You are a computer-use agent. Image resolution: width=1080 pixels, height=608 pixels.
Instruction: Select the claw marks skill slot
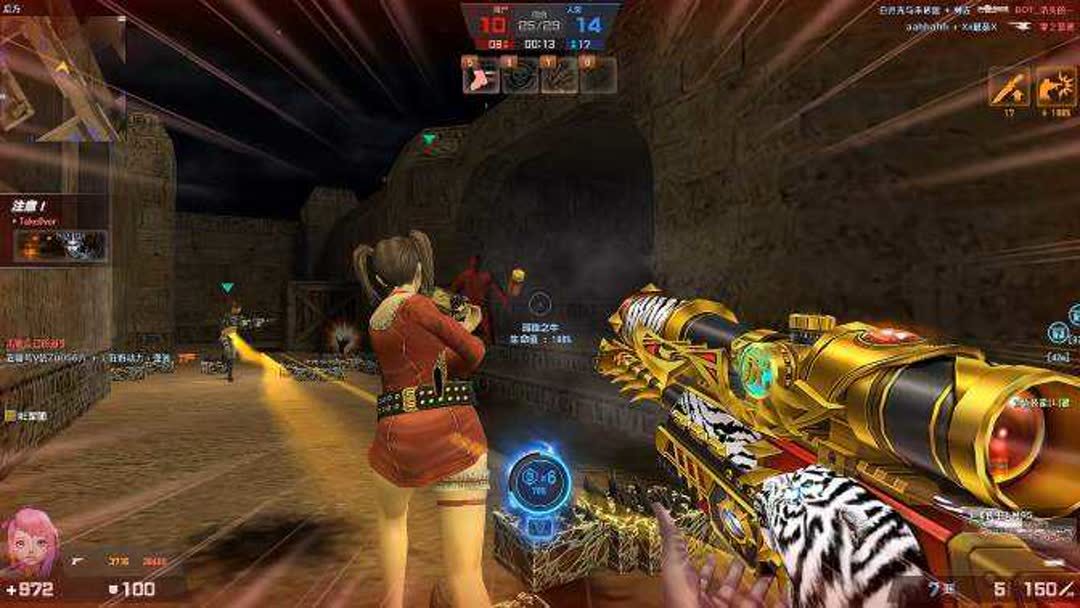click(559, 76)
